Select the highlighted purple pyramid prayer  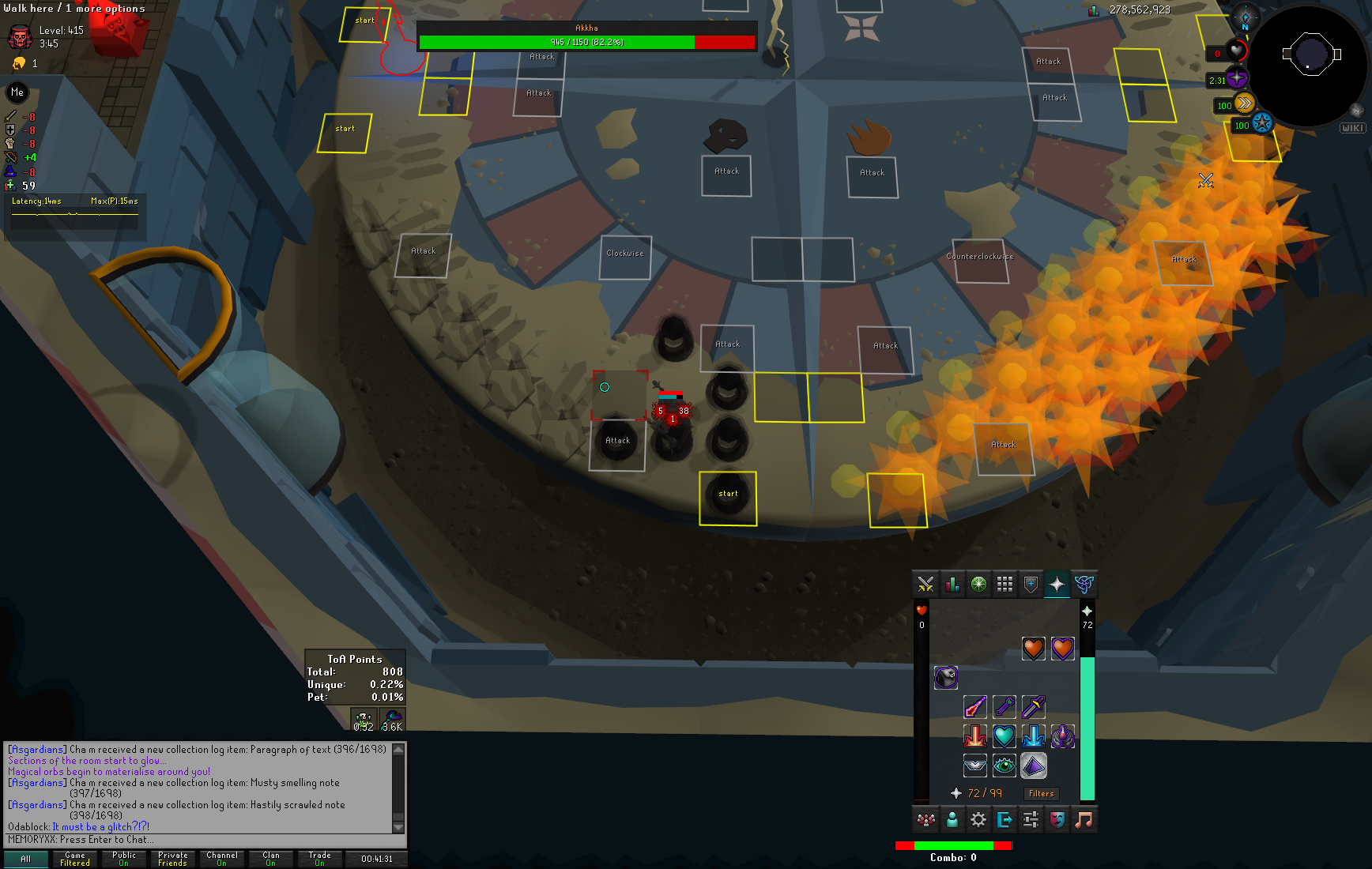tap(1033, 765)
